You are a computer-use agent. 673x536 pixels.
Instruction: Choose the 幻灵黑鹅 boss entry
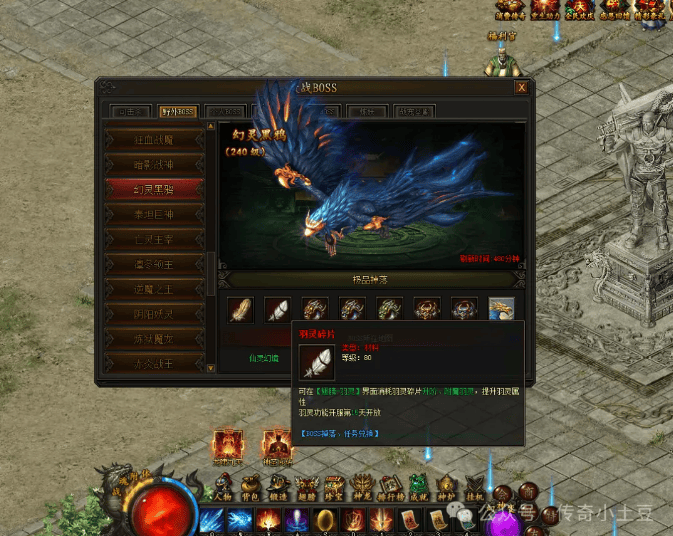[156, 188]
